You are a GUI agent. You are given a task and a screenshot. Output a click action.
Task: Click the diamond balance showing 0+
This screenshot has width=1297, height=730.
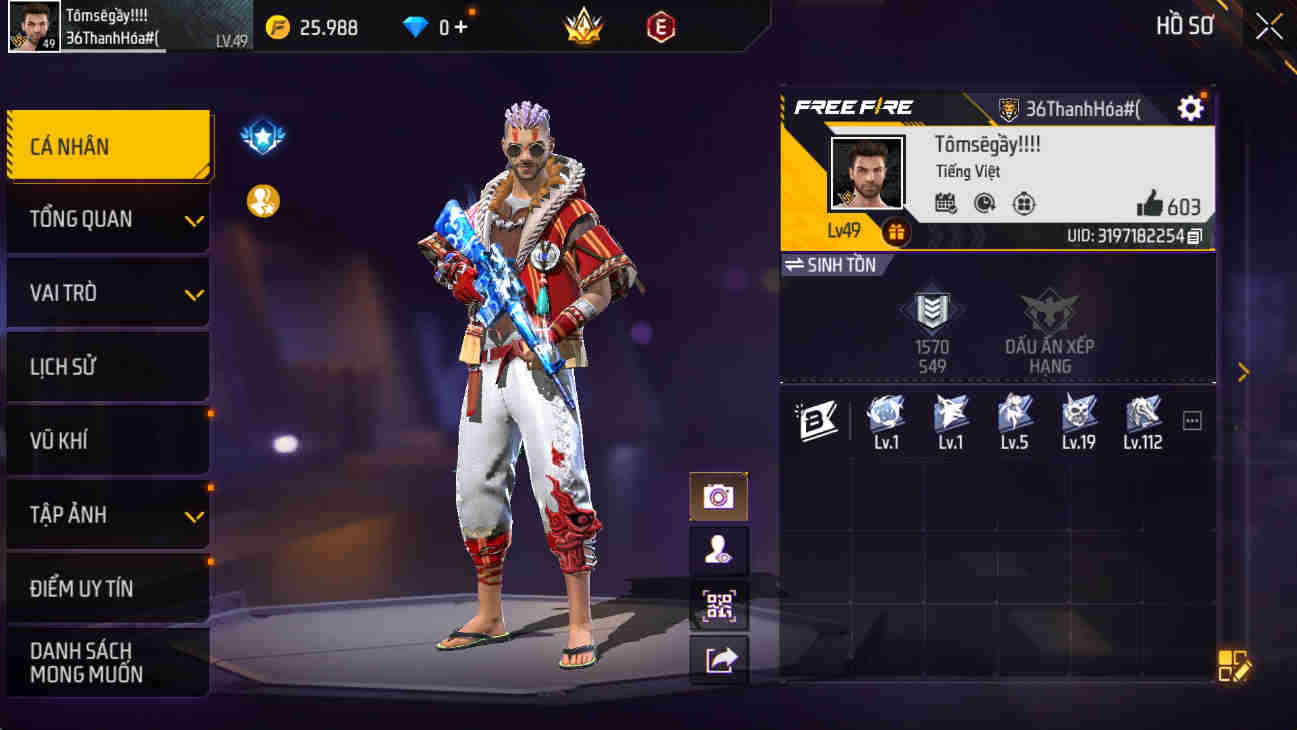pos(432,27)
